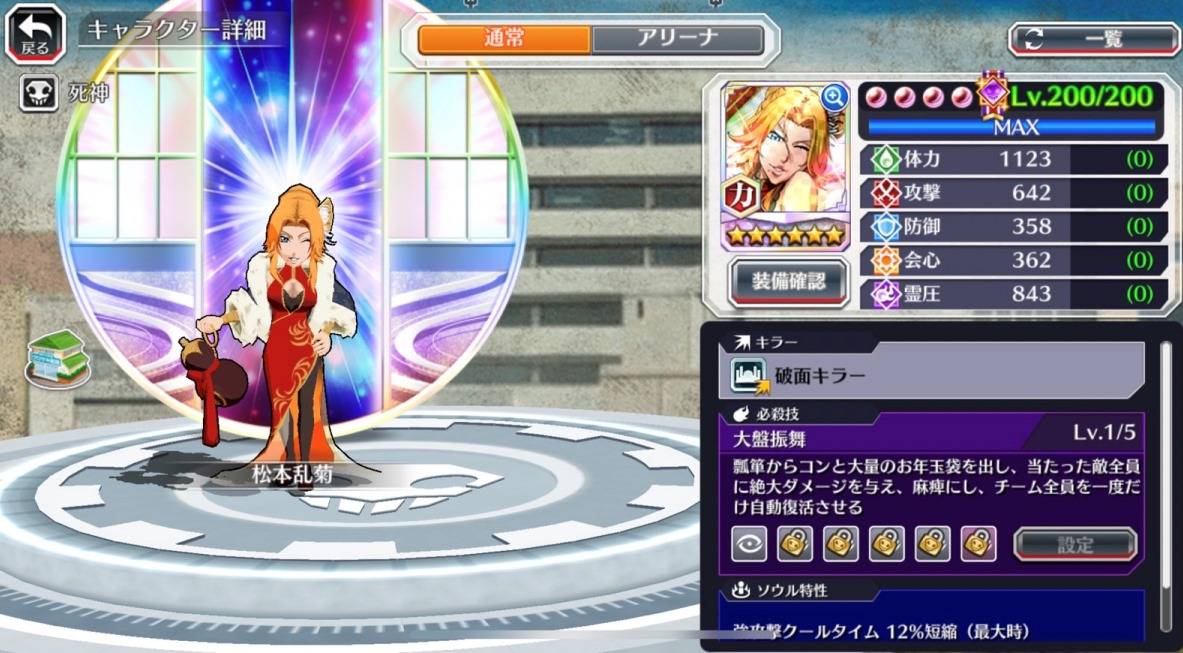Open the 装備確認 equipment check
Screen dimensions: 1183x653
point(789,281)
